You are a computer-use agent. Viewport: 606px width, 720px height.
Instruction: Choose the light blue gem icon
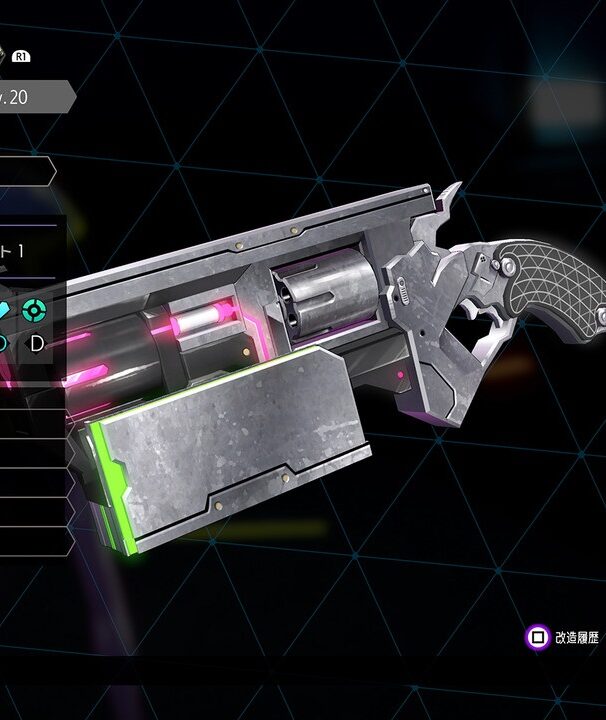[5, 309]
